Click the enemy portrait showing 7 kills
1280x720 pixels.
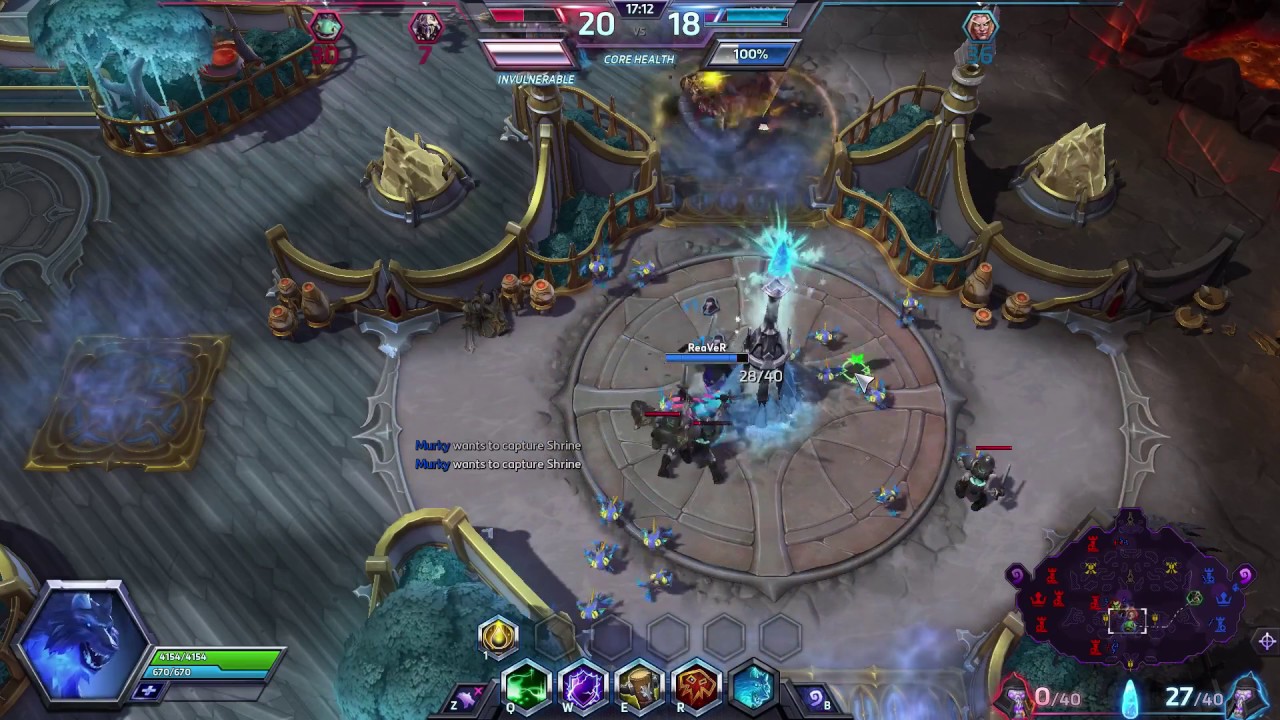[428, 27]
